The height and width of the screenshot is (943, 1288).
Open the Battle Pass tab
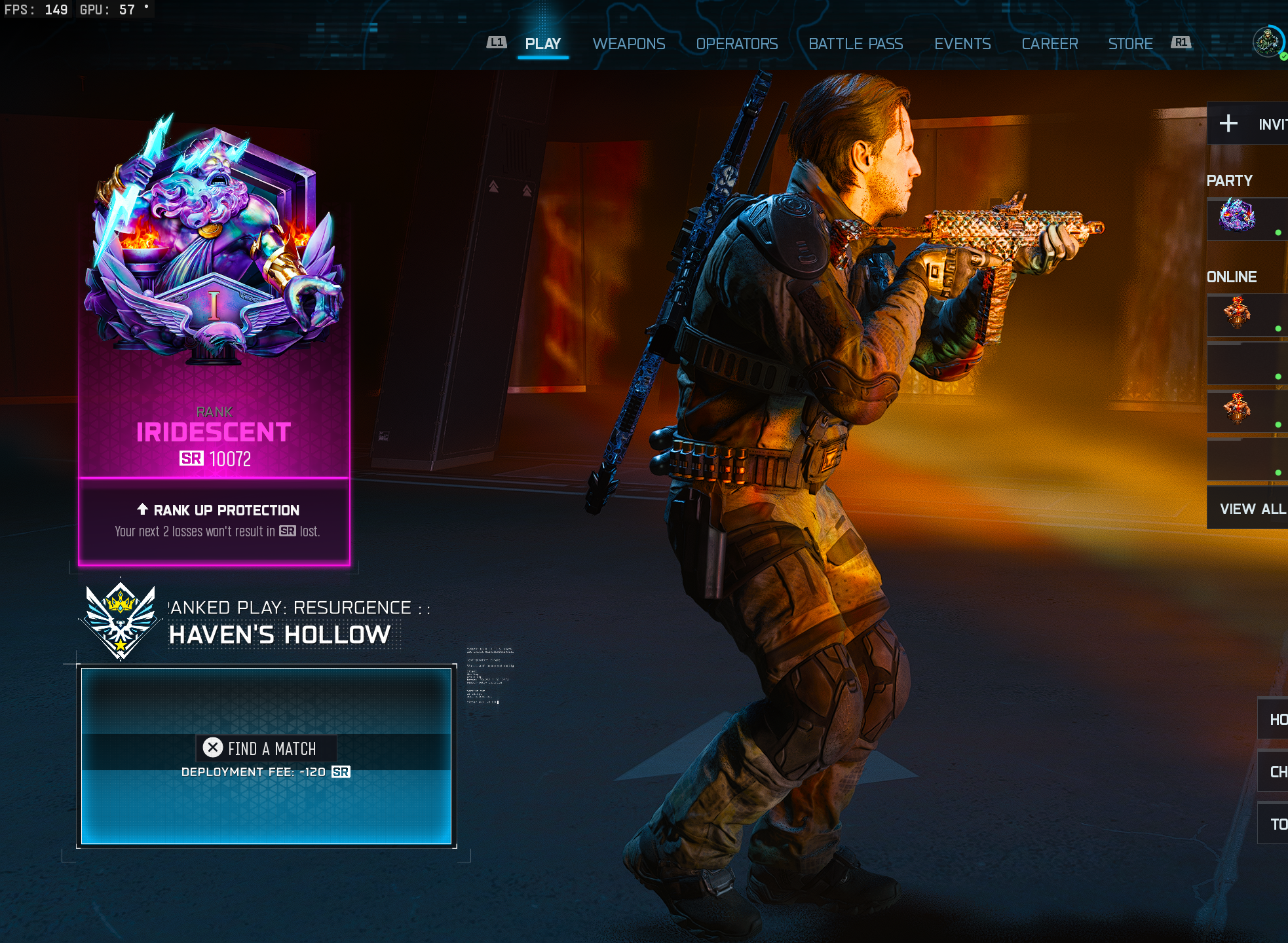click(855, 44)
